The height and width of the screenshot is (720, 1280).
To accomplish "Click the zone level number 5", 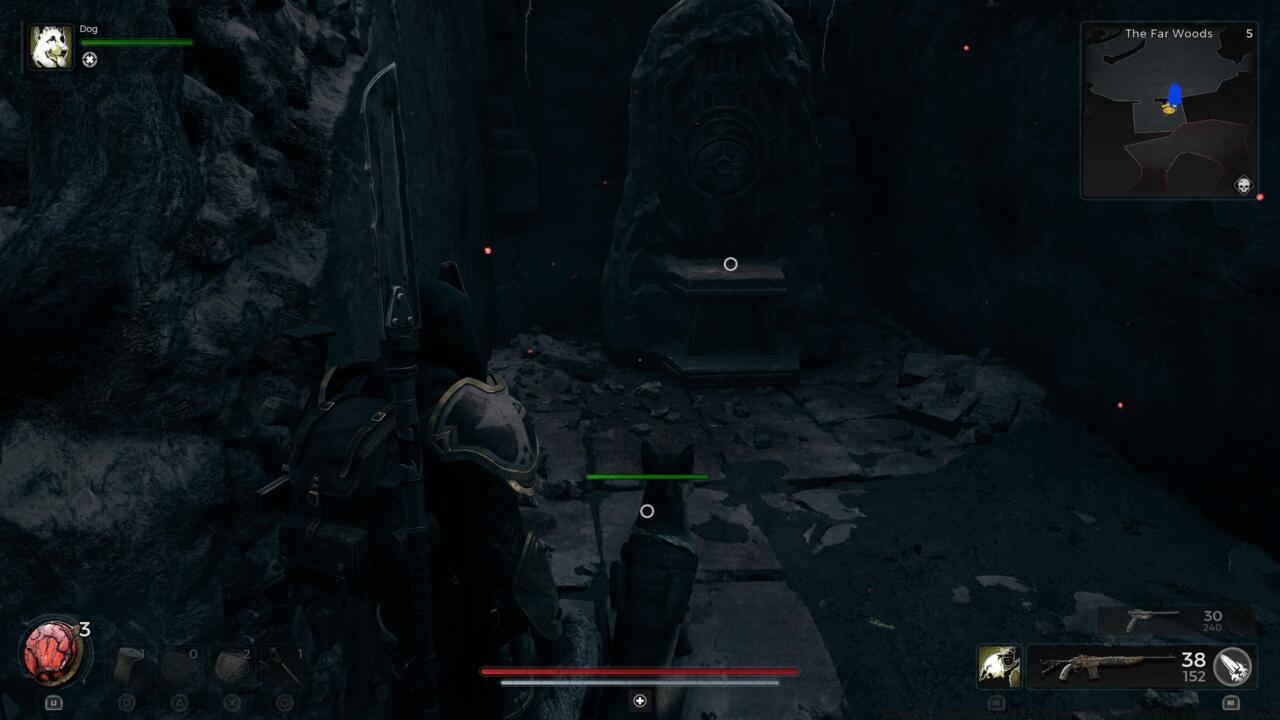I will coord(1249,33).
